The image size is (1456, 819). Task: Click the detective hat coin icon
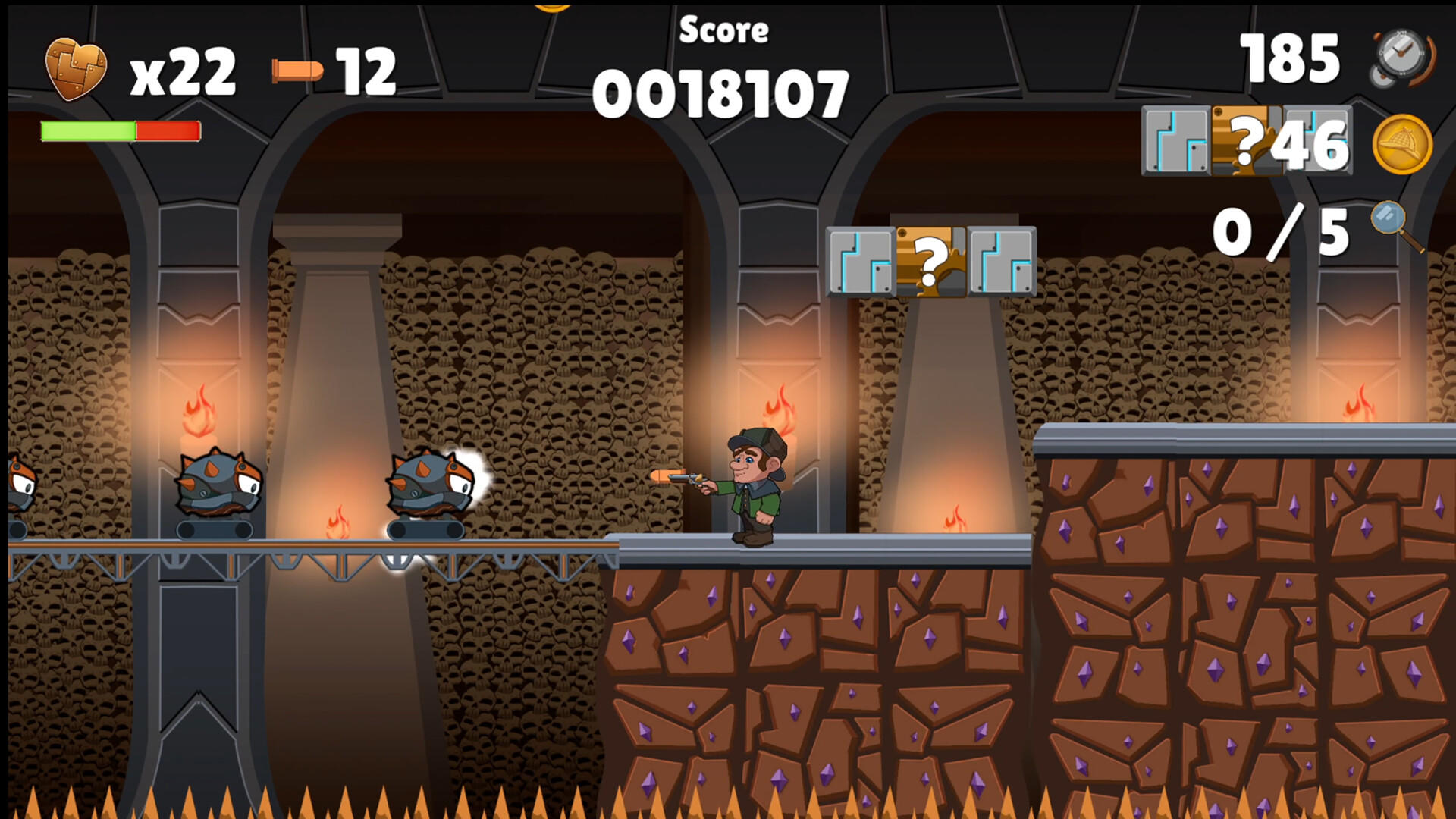(1404, 144)
